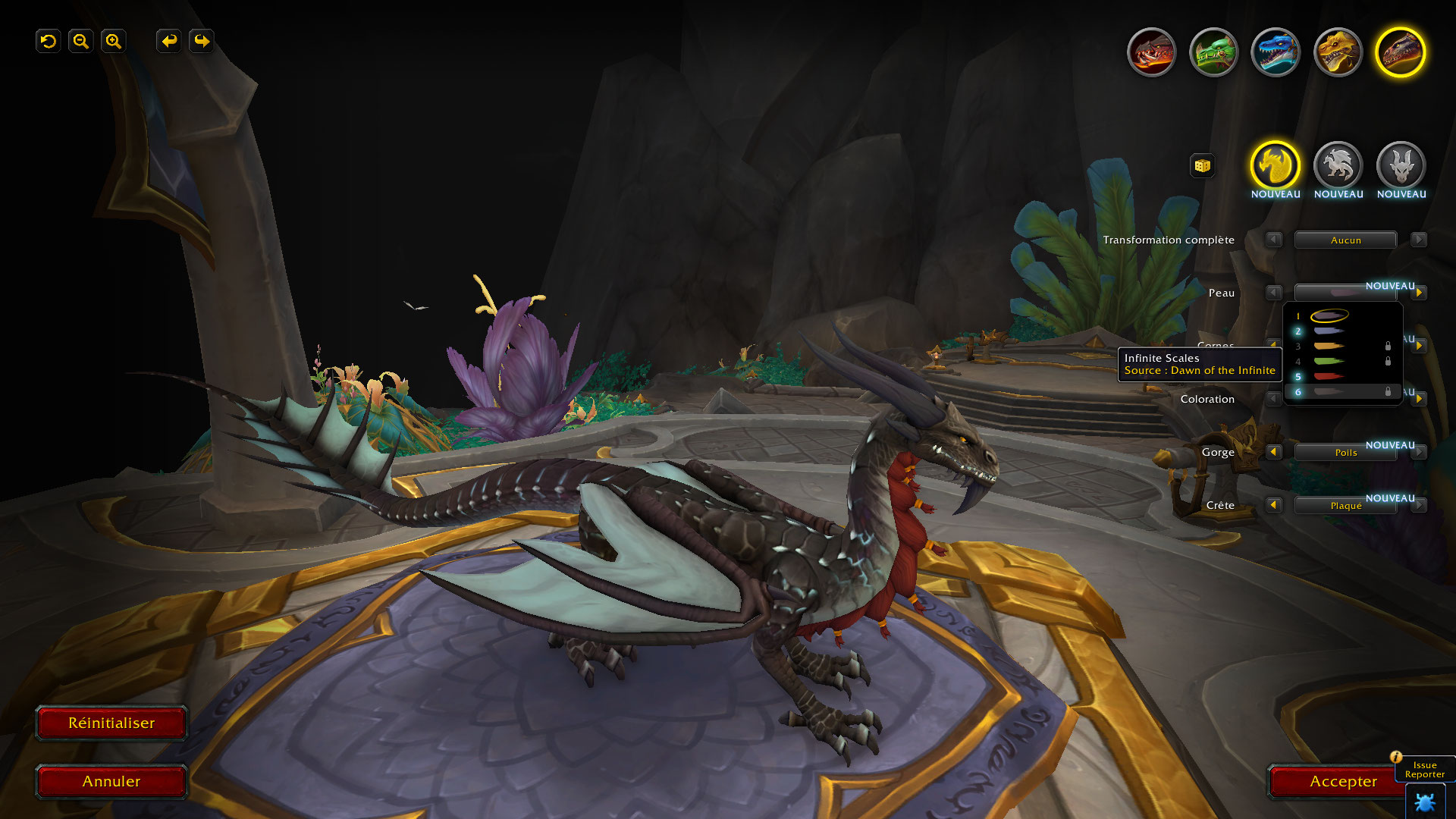Accept the dragon customization with Accepter
Screen dimensions: 1456x819
click(1342, 782)
